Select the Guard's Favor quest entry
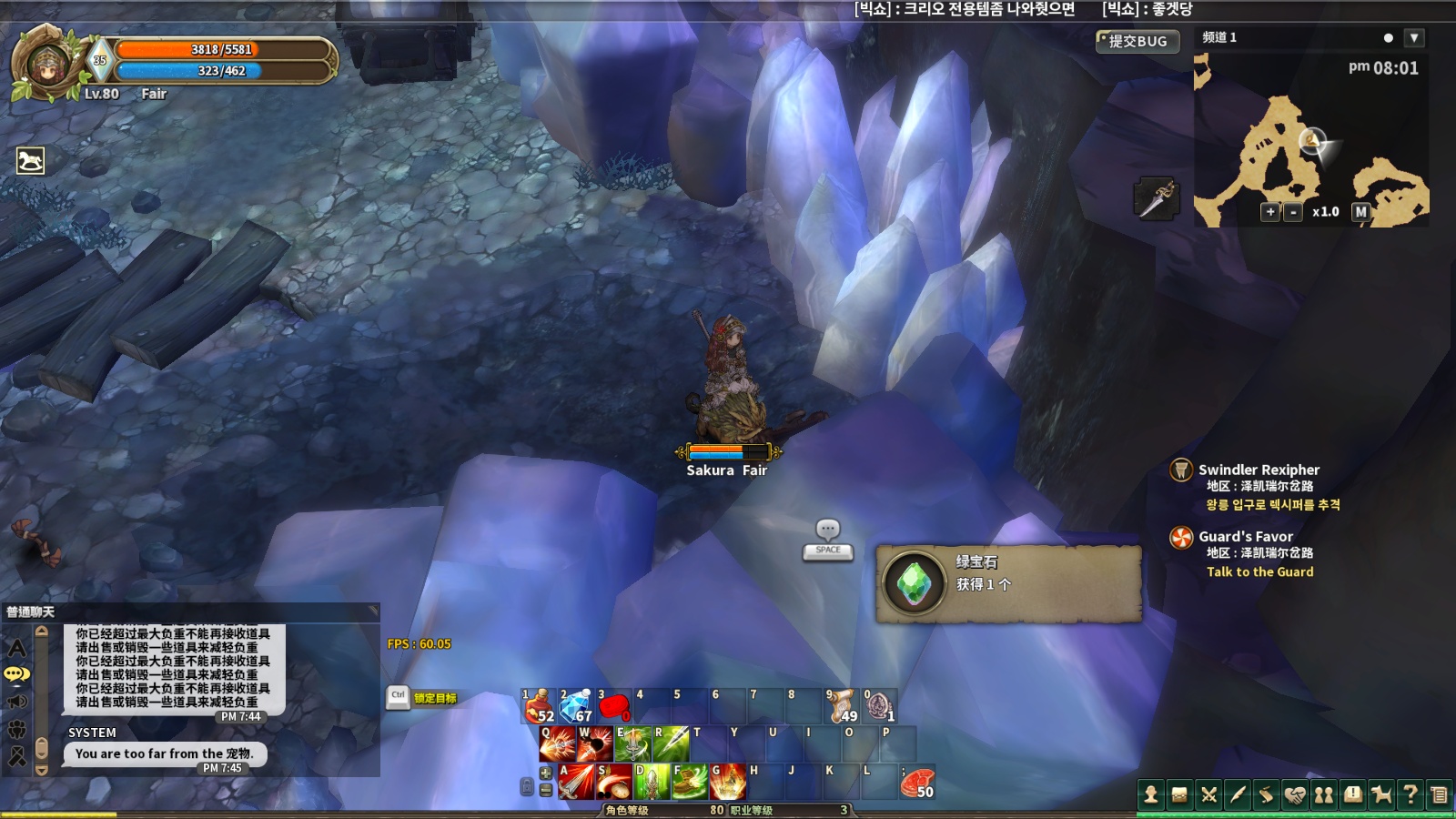Screen dimensions: 1456x819 (x=1245, y=537)
